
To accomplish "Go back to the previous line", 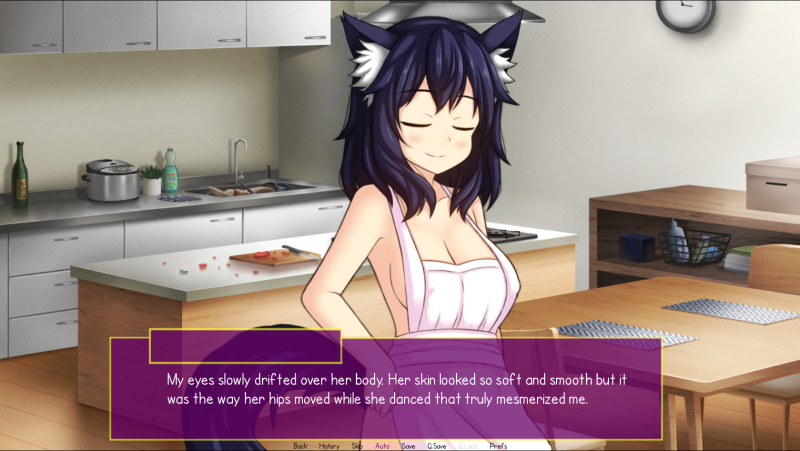I will (x=300, y=445).
